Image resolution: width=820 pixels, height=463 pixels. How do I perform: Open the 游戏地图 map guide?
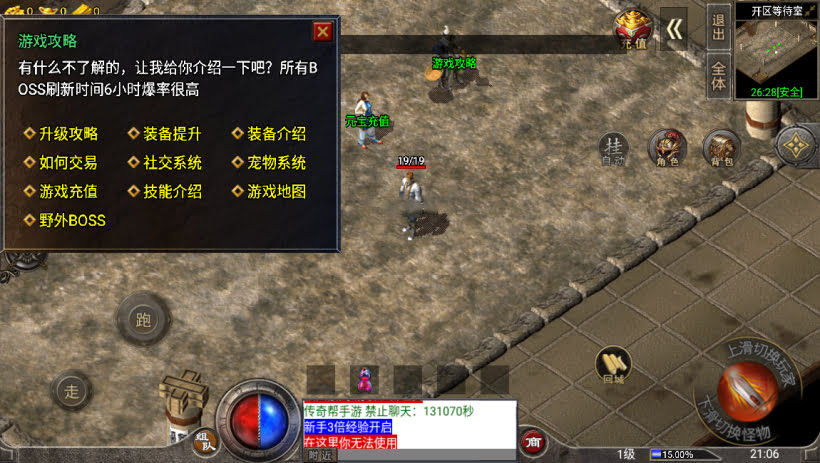(x=276, y=191)
